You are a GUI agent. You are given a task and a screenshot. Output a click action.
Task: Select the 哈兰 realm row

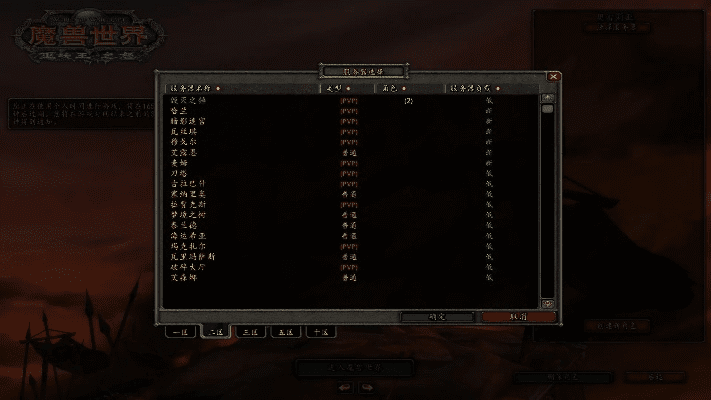pos(180,111)
